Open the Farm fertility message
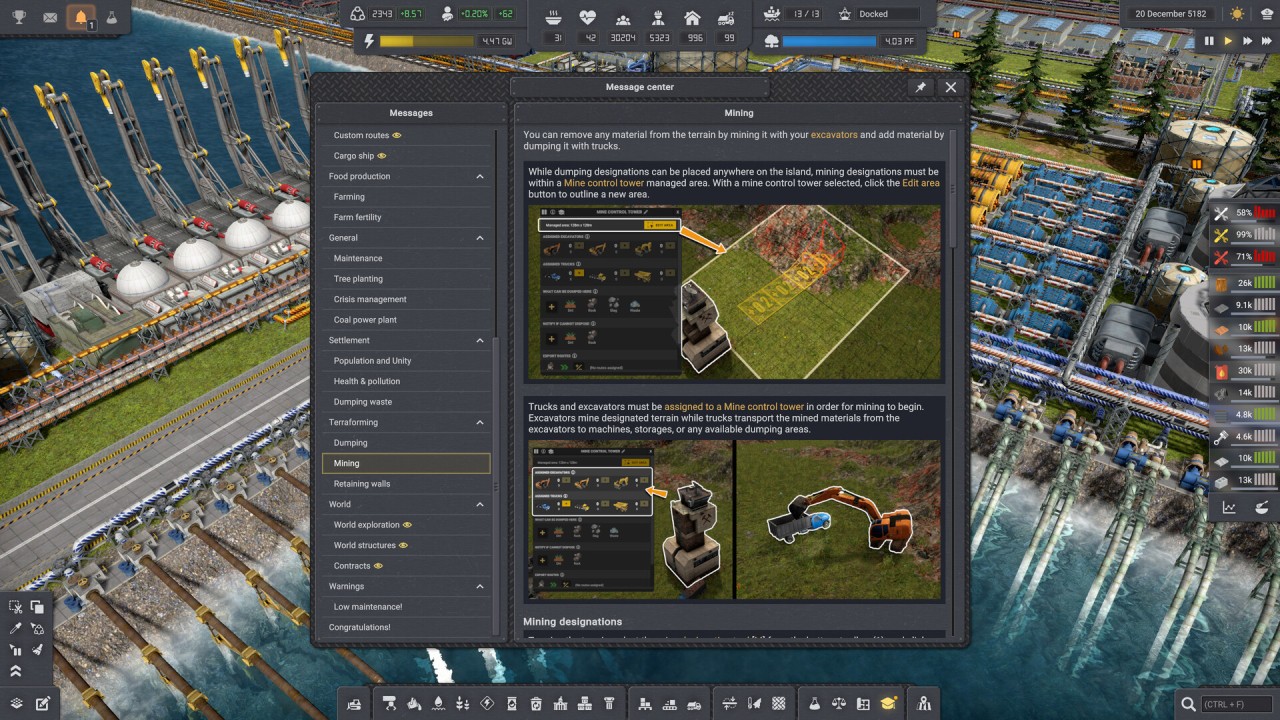The width and height of the screenshot is (1280, 720). (x=357, y=217)
